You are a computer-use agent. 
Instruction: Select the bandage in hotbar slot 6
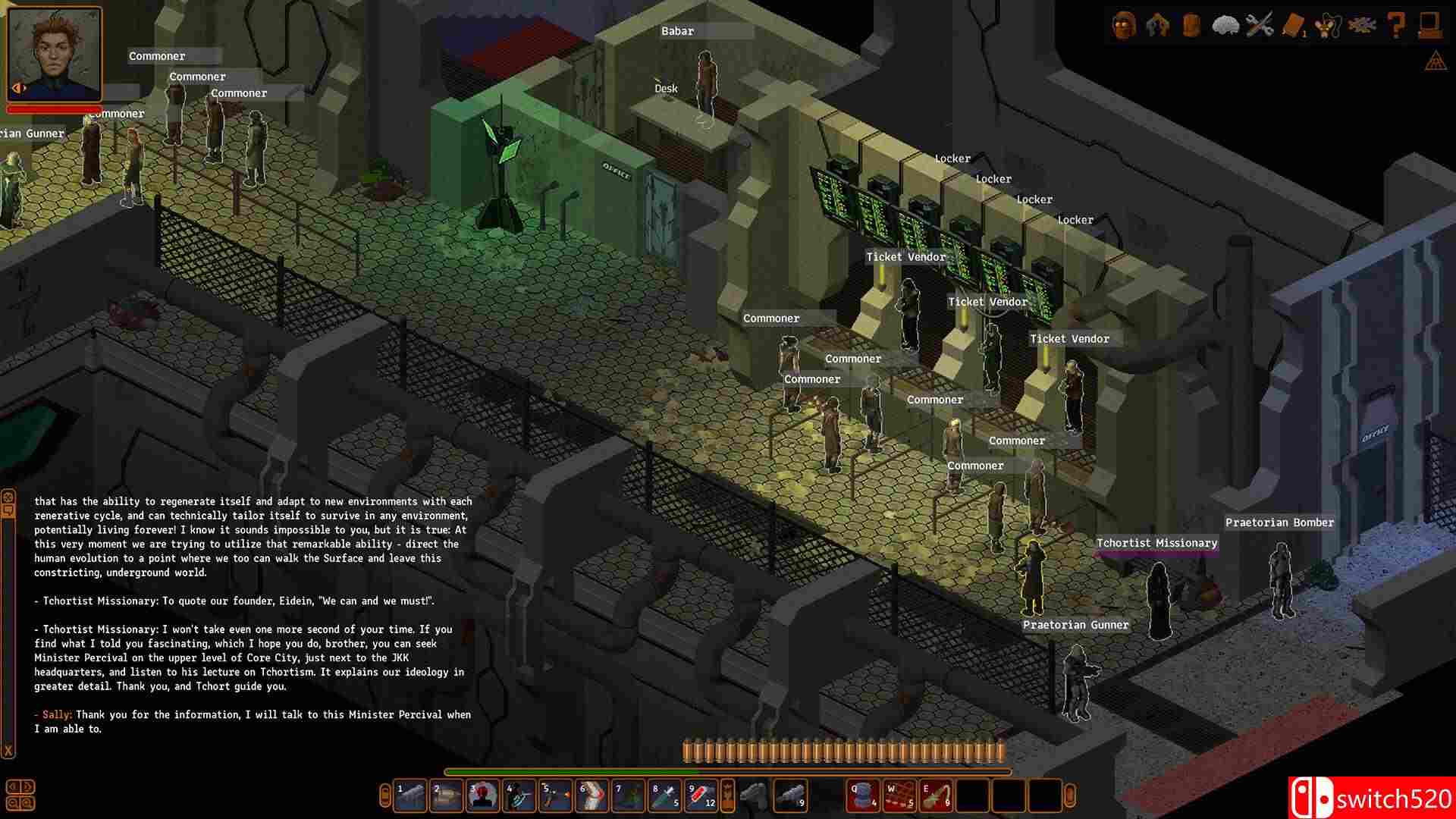[x=593, y=798]
